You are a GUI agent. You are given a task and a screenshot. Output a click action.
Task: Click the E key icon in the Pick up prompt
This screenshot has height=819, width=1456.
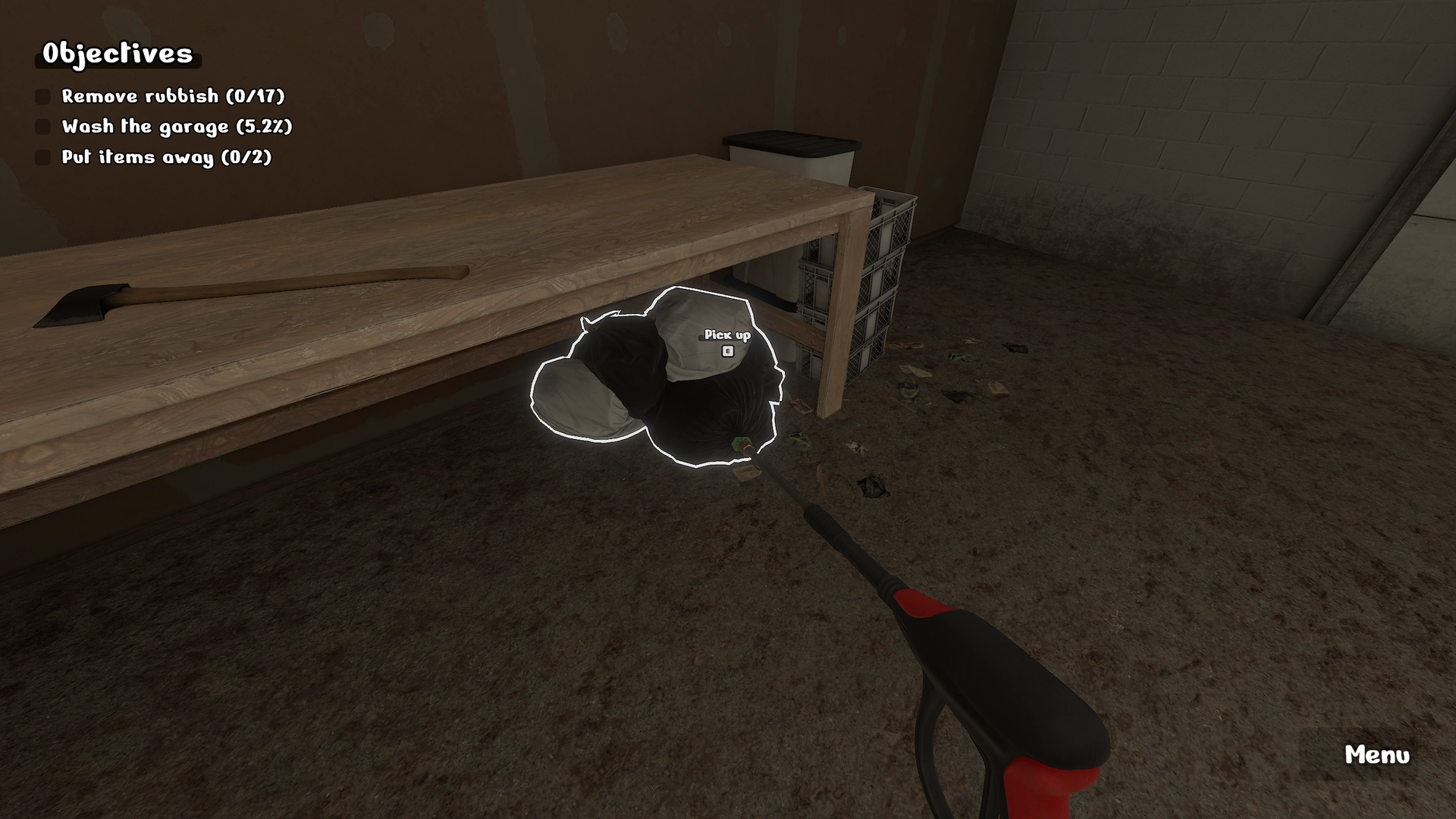pyautogui.click(x=726, y=350)
